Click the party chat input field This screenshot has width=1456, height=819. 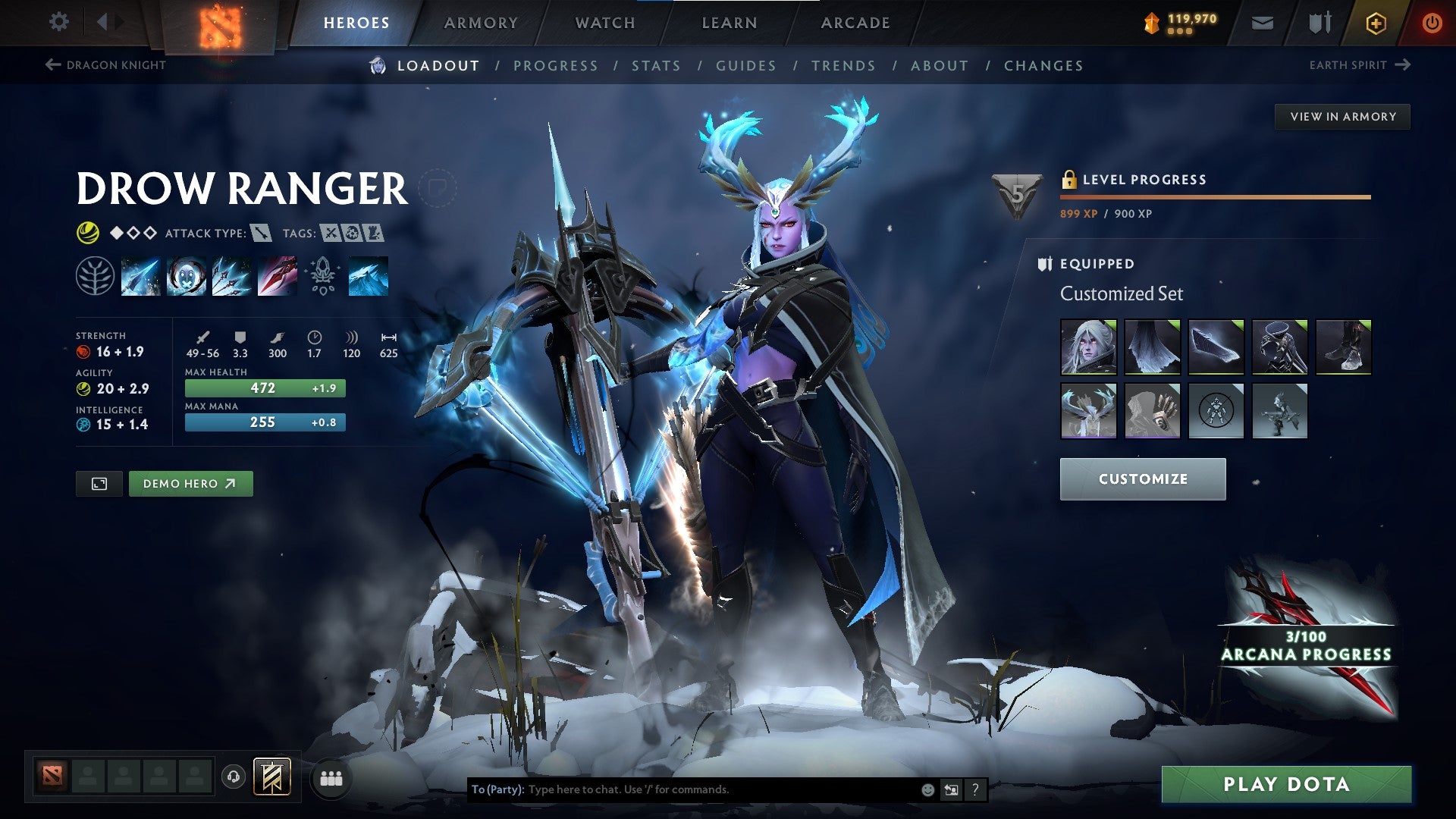point(682,789)
